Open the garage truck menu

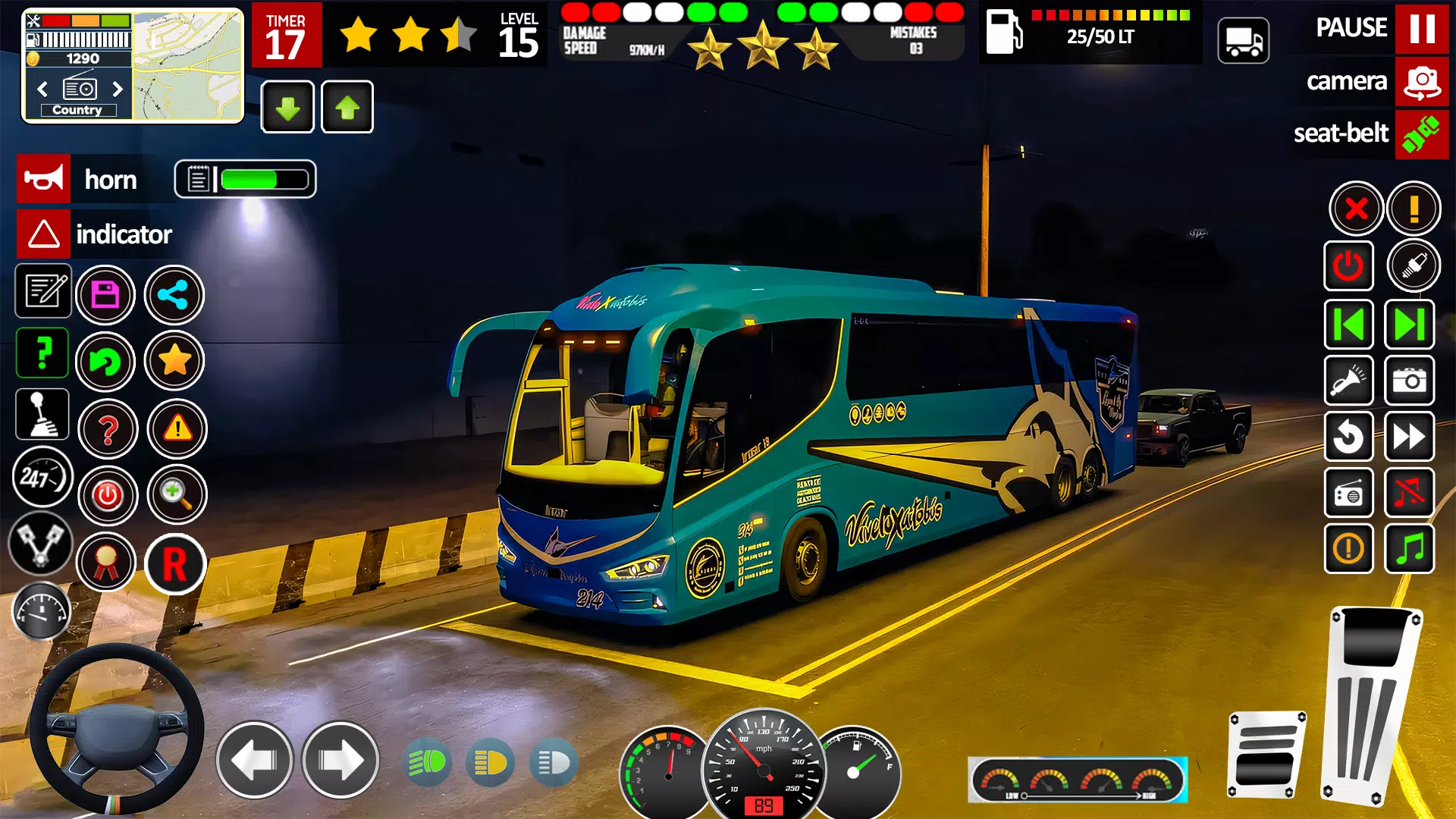coord(1243,39)
